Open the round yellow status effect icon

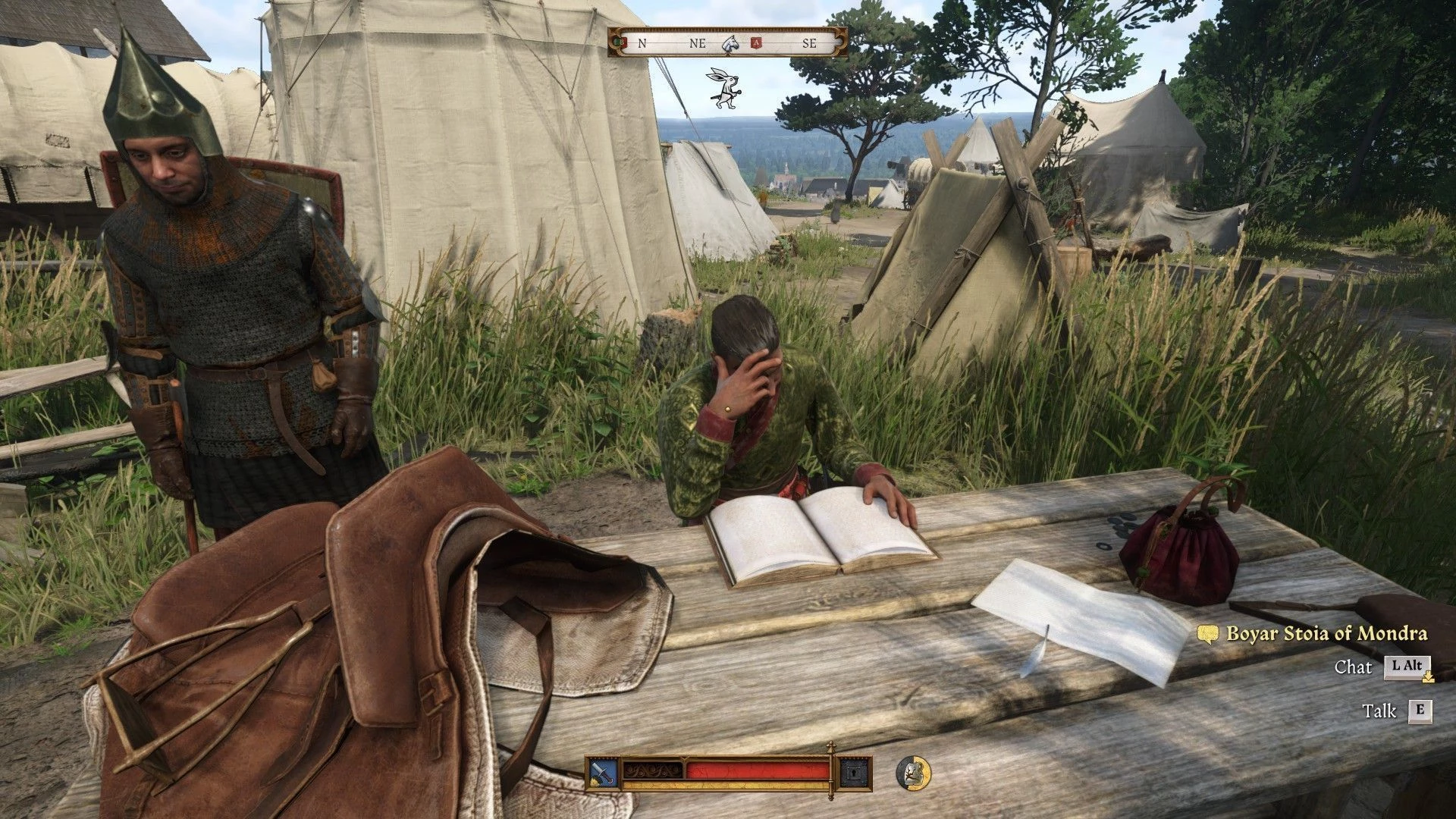(912, 772)
